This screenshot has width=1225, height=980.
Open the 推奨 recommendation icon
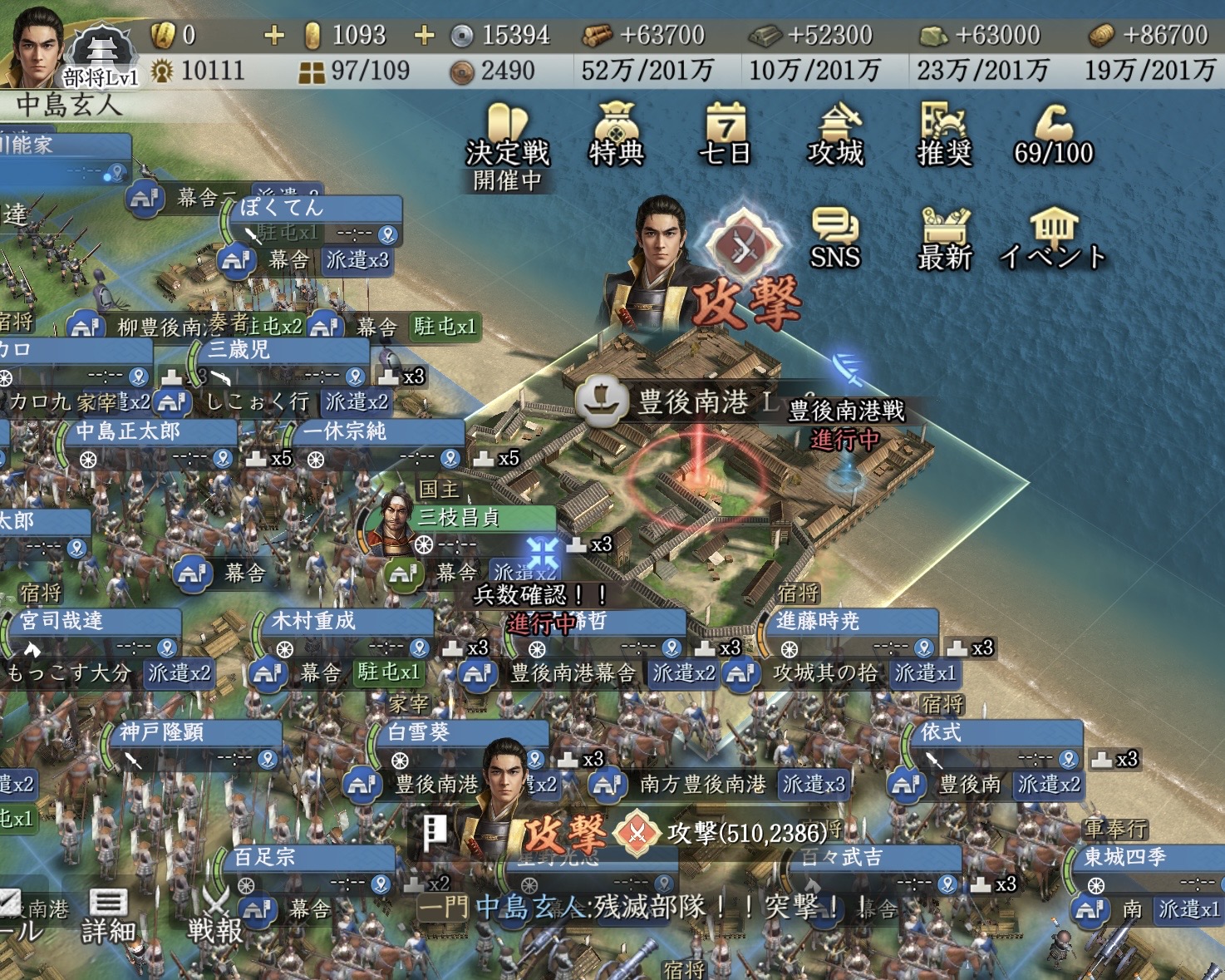click(944, 135)
